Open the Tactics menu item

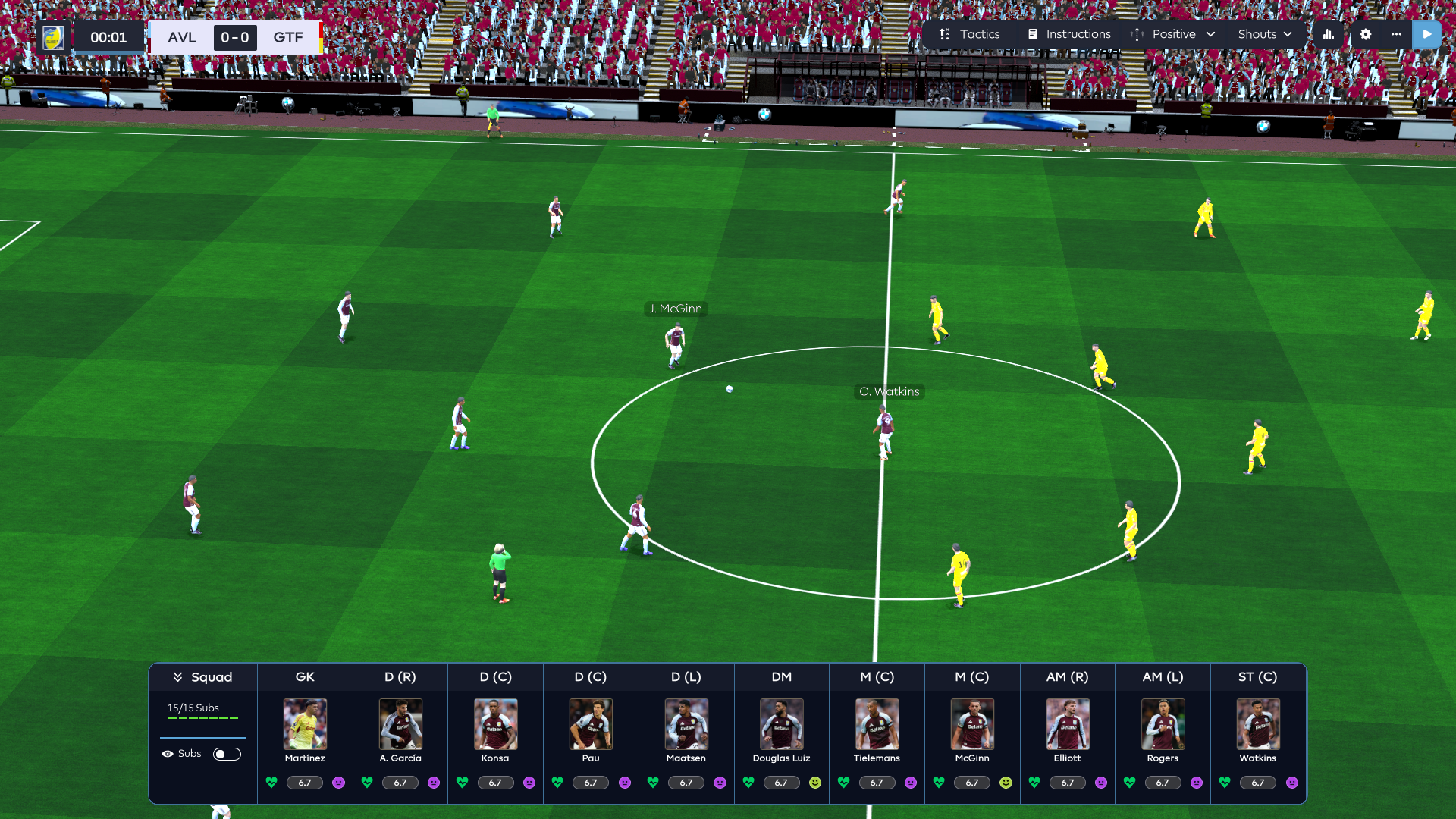(979, 34)
